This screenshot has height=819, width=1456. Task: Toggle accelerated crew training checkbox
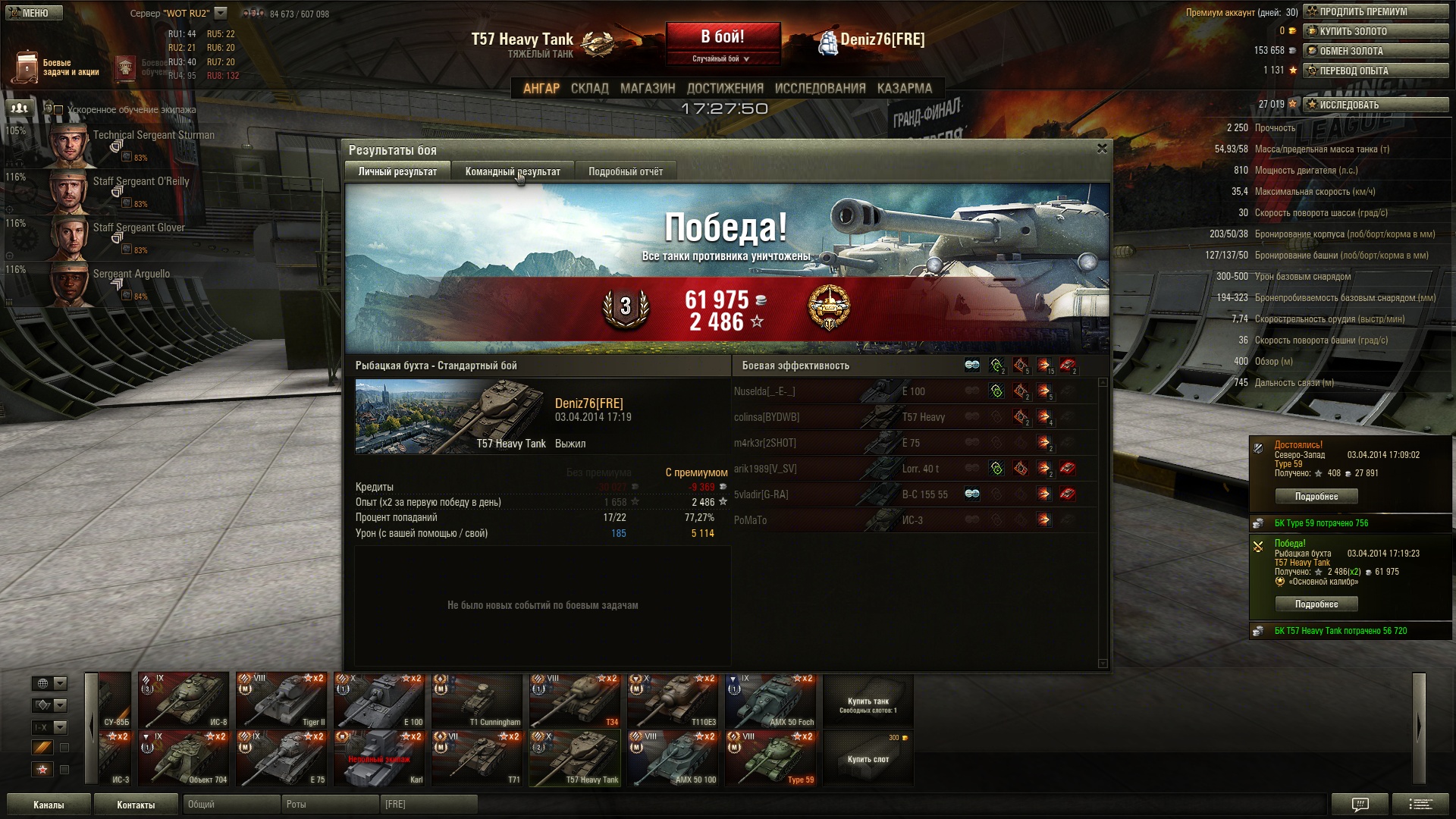[x=58, y=110]
